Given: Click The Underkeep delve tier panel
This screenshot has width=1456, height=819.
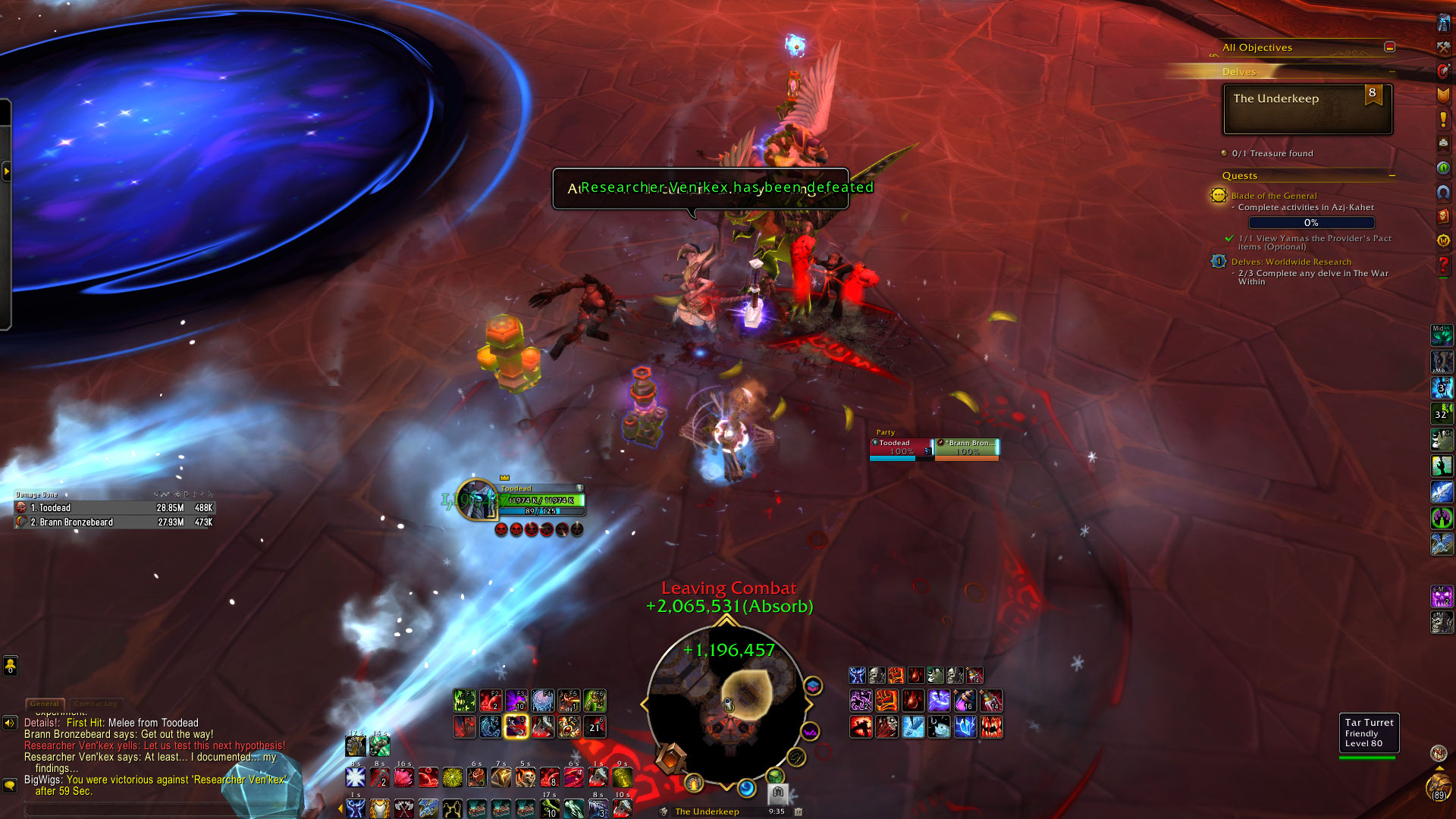Looking at the screenshot, I should [x=1307, y=109].
